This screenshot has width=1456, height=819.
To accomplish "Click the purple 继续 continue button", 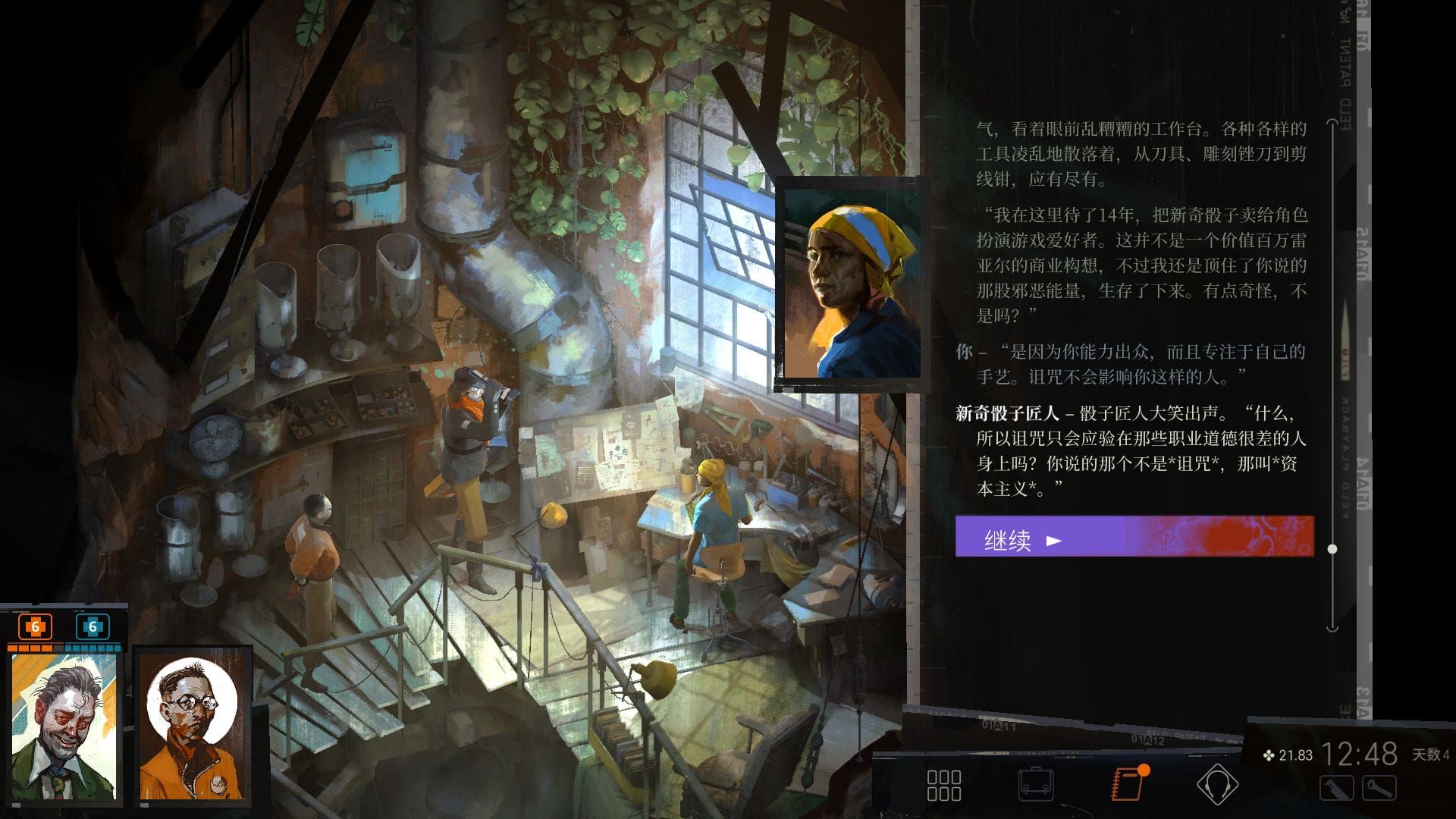I will [x=1133, y=537].
